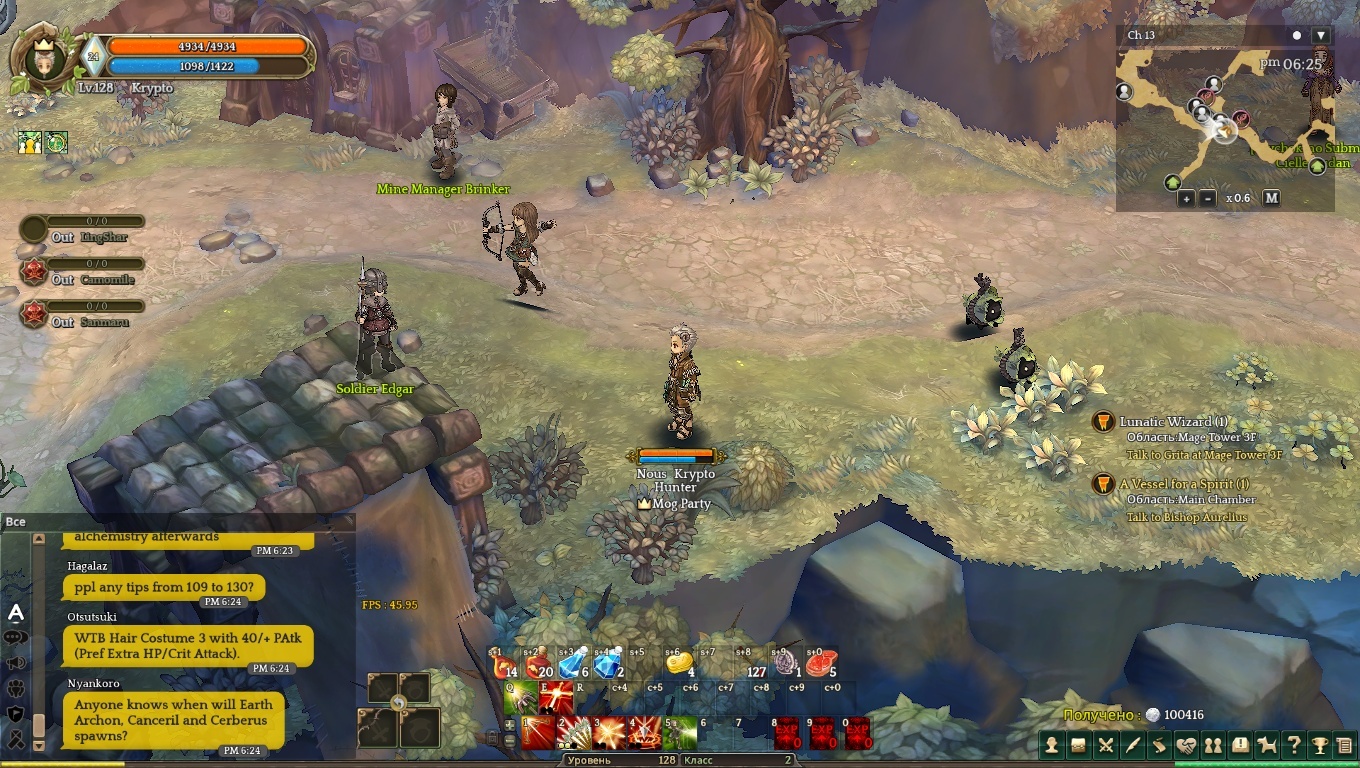
Task: Open the handshake heart social menu
Action: [1186, 745]
